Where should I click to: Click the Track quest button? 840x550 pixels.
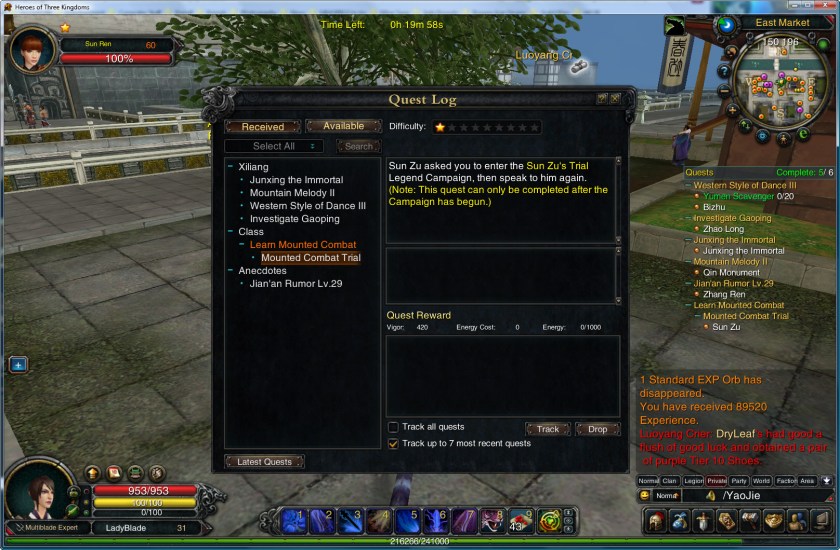[x=547, y=429]
